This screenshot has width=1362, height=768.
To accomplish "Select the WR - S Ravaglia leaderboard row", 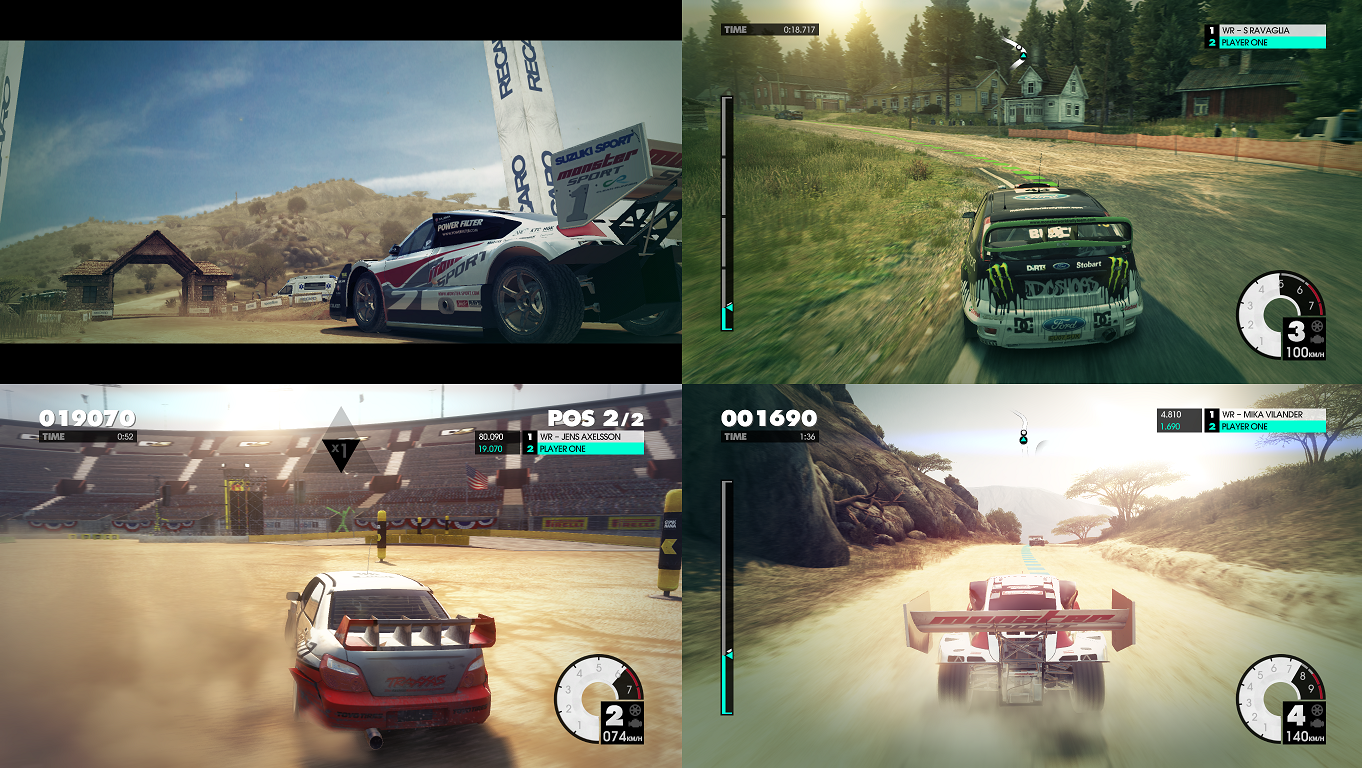I will pos(1265,31).
